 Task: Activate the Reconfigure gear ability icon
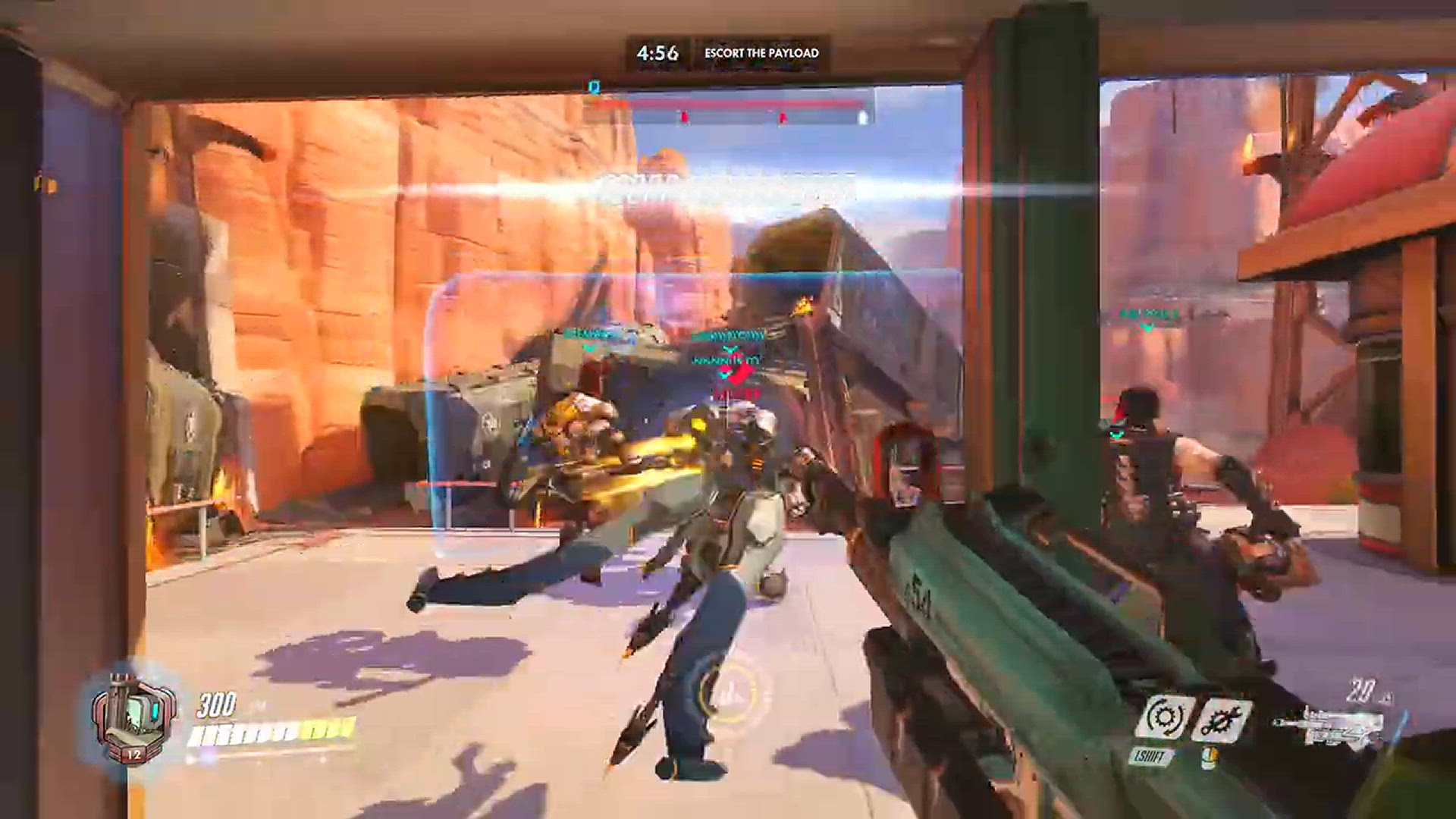1163,717
